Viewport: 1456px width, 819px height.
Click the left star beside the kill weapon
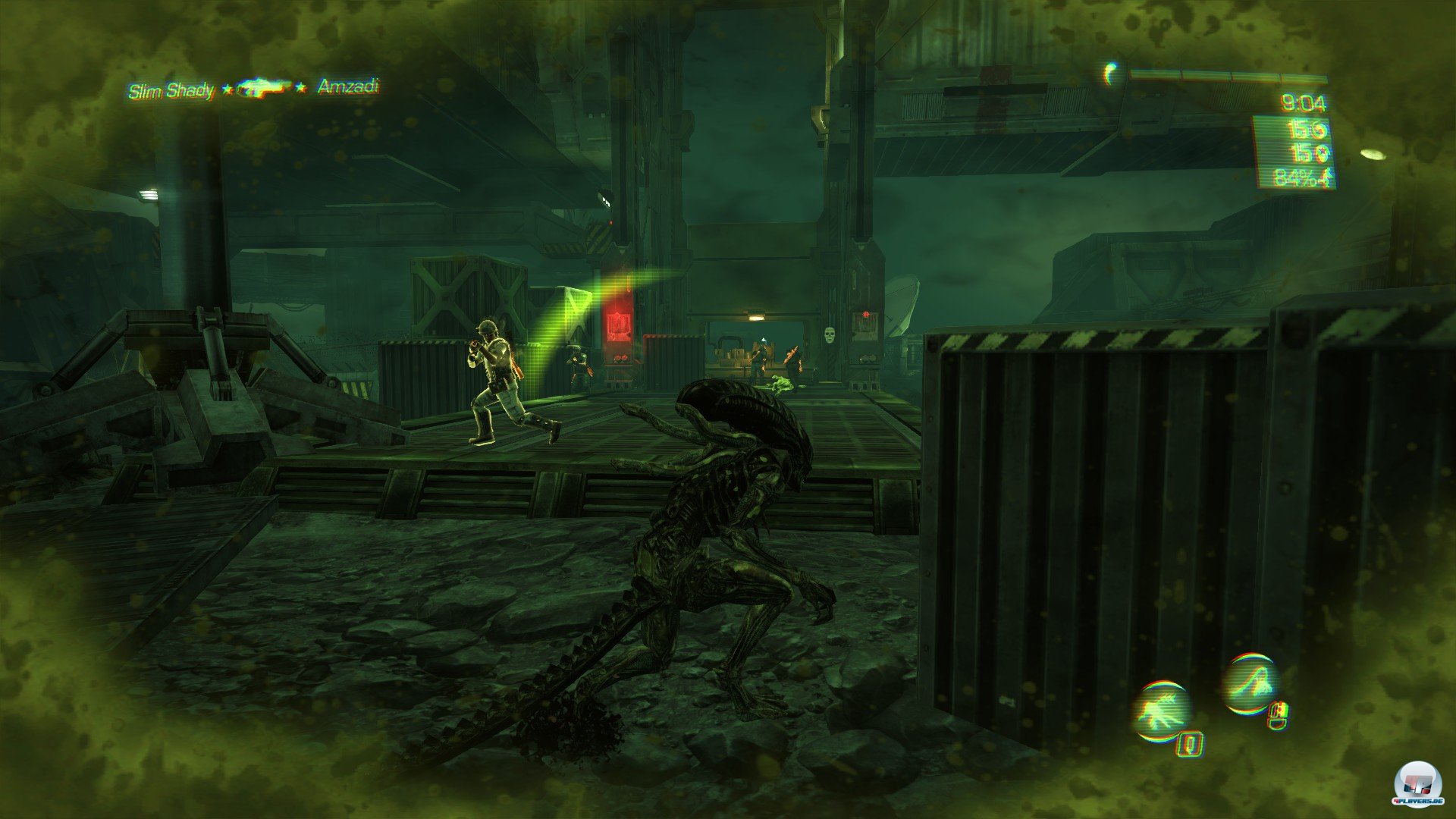[227, 88]
